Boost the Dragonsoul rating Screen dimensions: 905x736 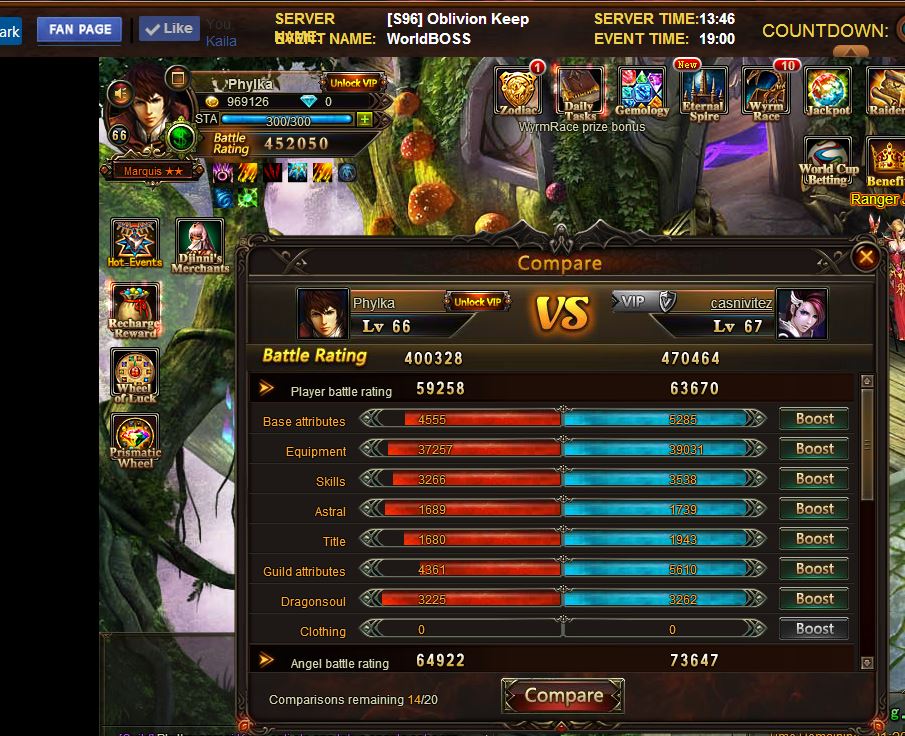[x=814, y=600]
